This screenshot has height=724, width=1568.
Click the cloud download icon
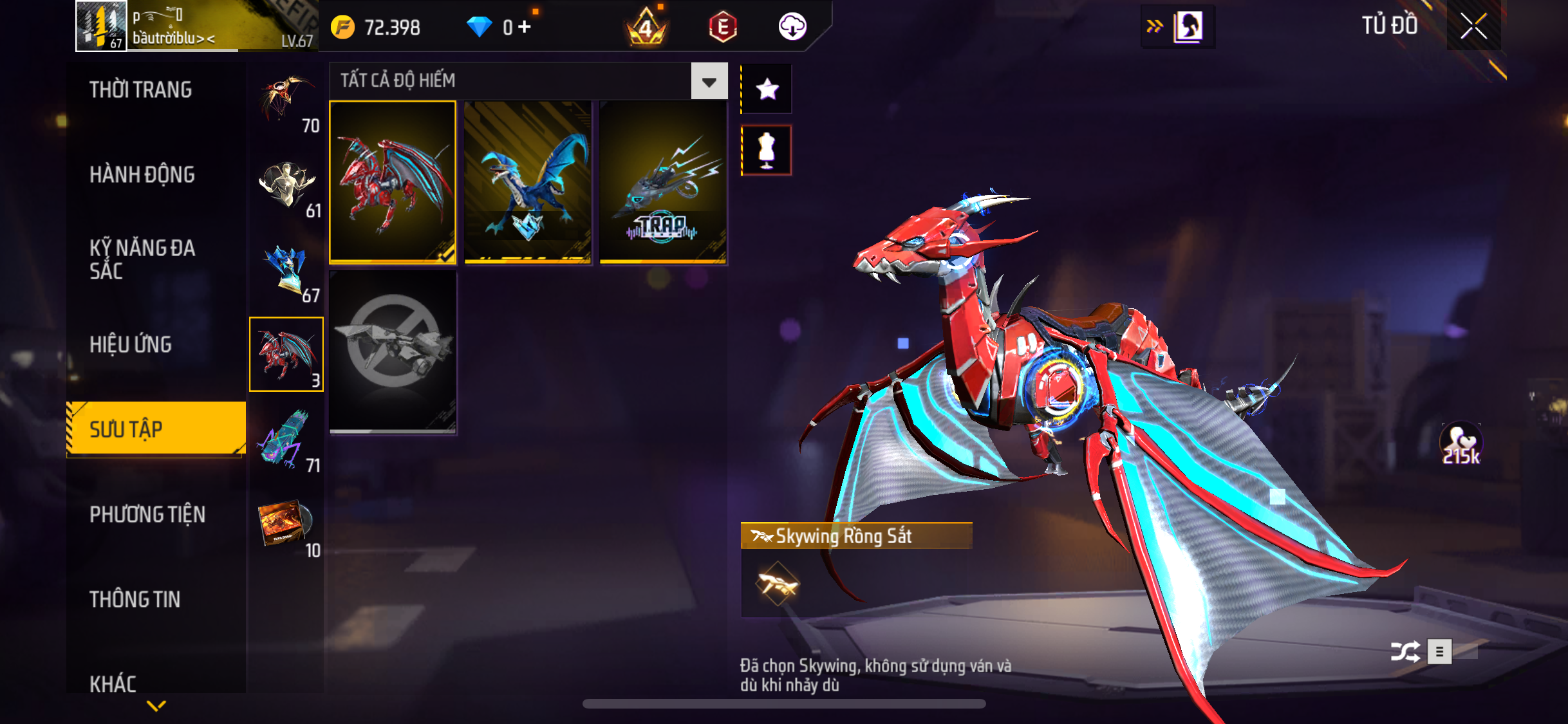(x=792, y=27)
